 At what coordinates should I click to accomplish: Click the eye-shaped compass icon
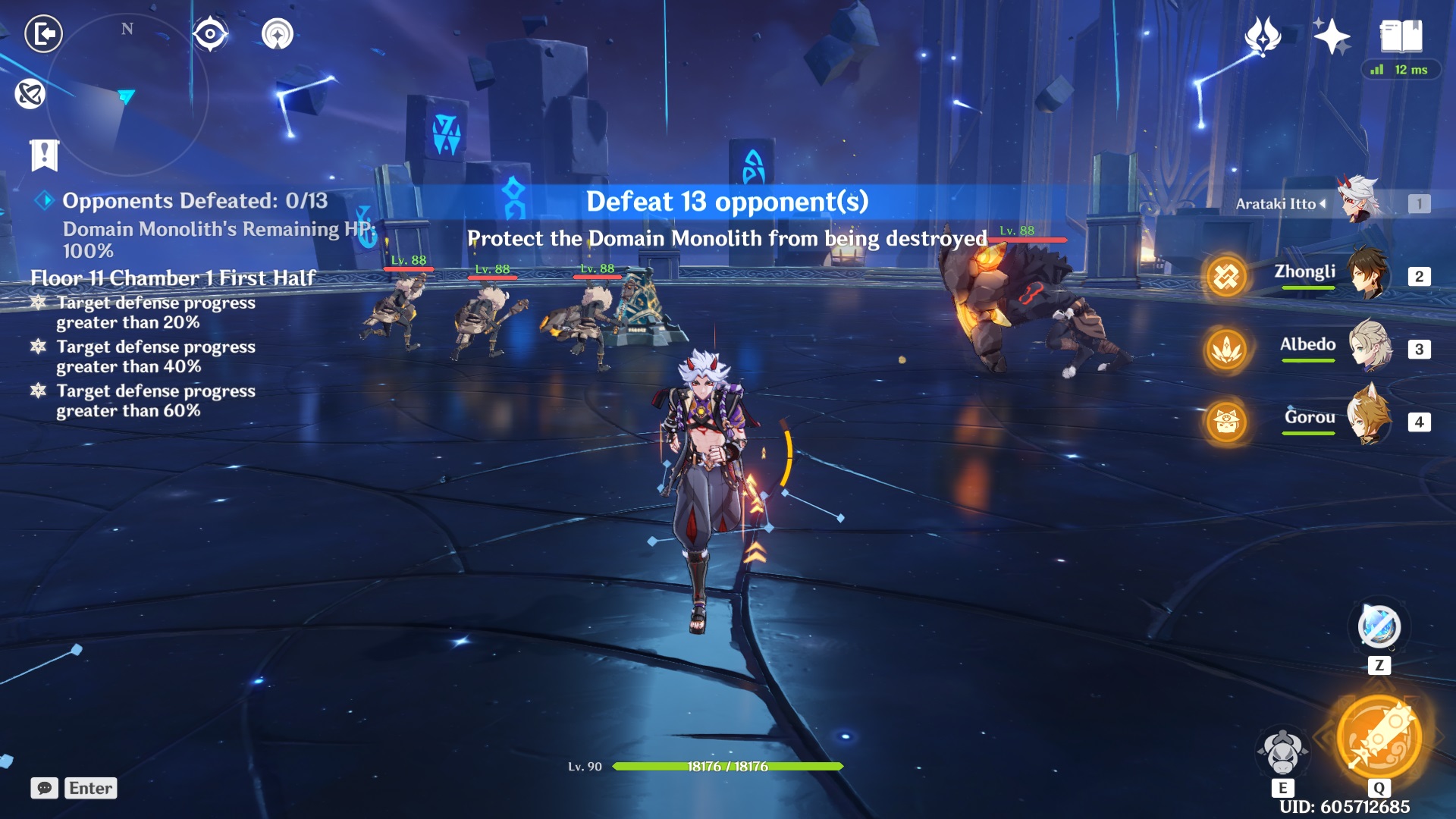210,34
